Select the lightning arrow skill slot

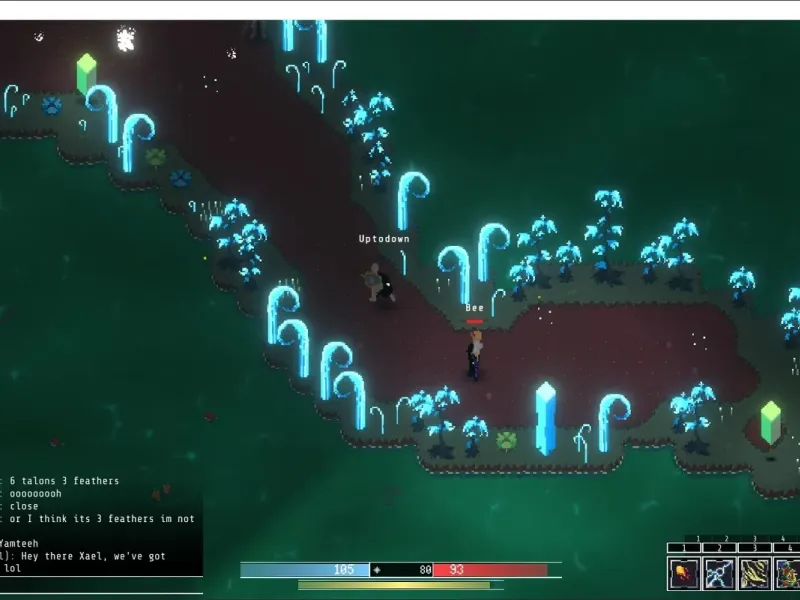click(x=718, y=573)
